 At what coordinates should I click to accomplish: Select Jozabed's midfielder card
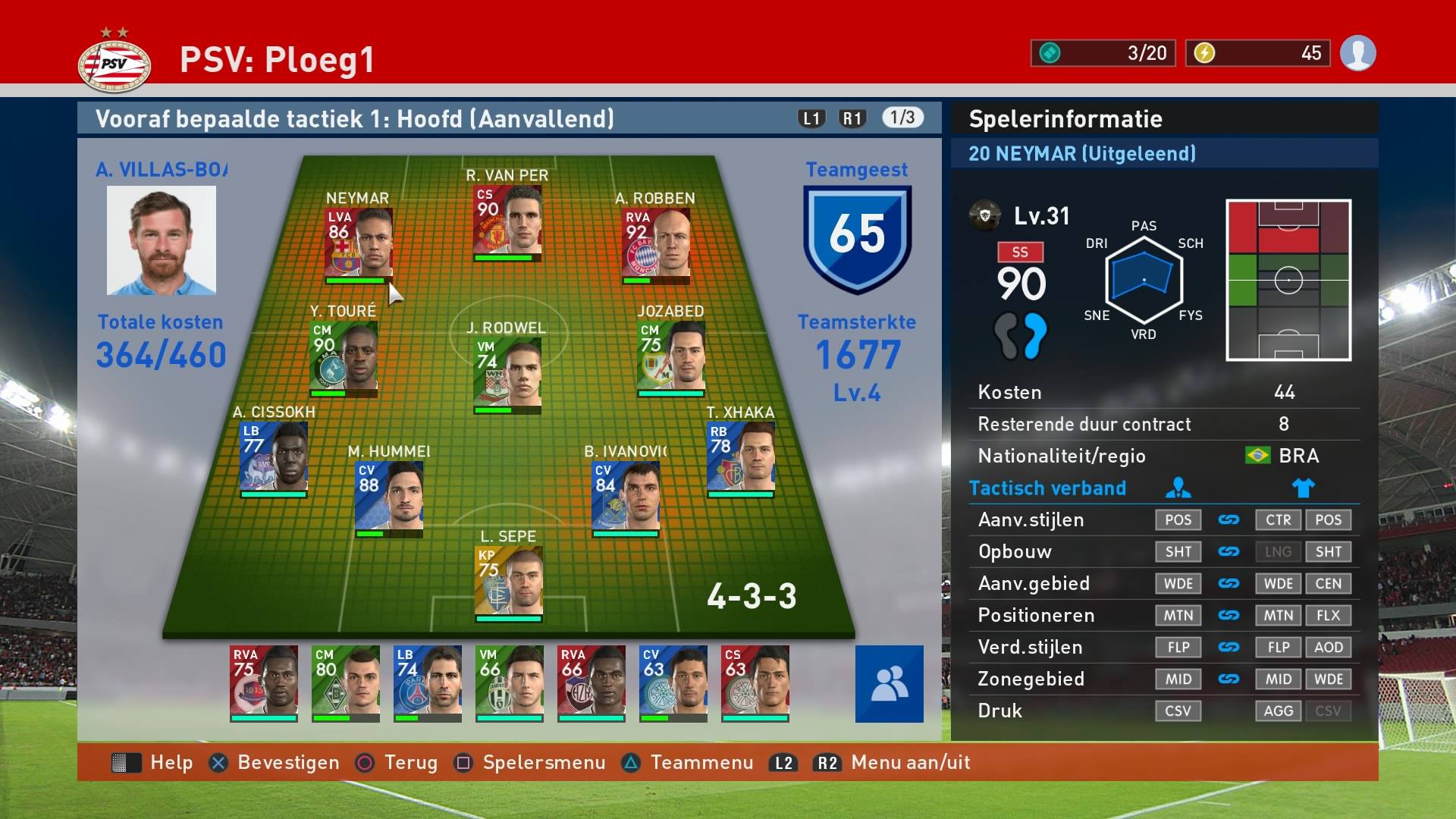point(671,356)
